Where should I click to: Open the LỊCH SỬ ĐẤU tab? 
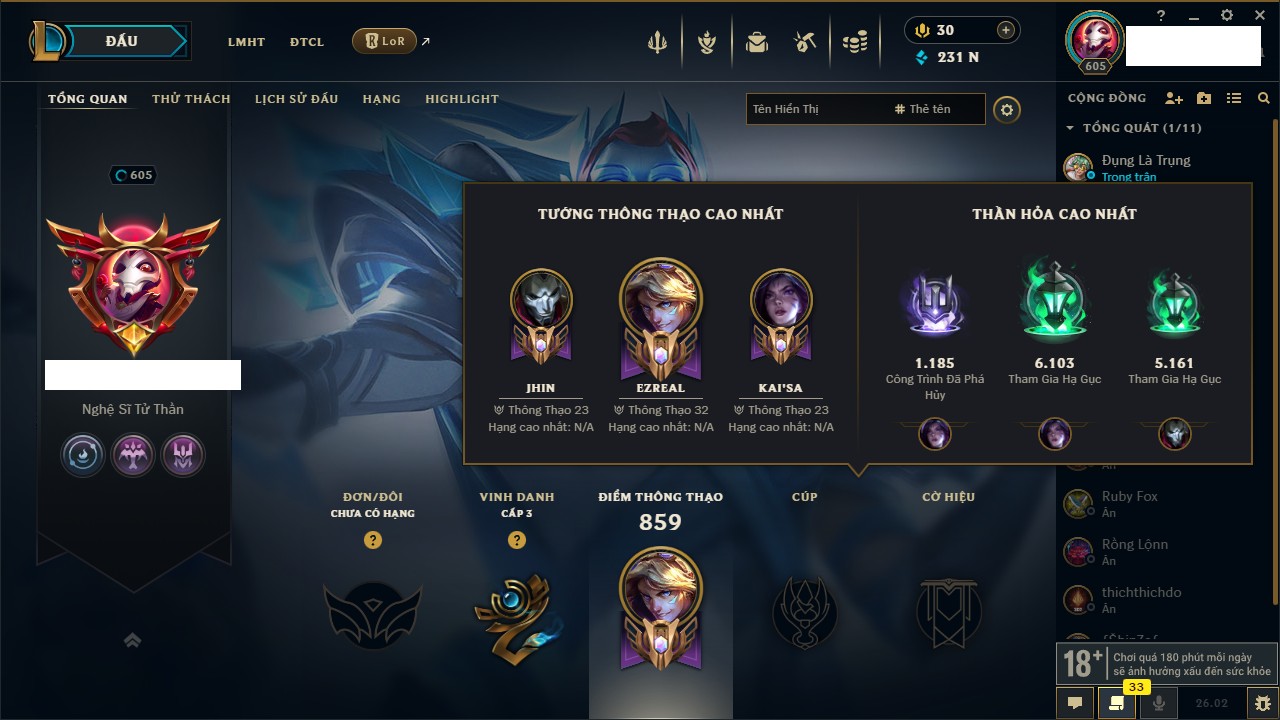pos(296,99)
